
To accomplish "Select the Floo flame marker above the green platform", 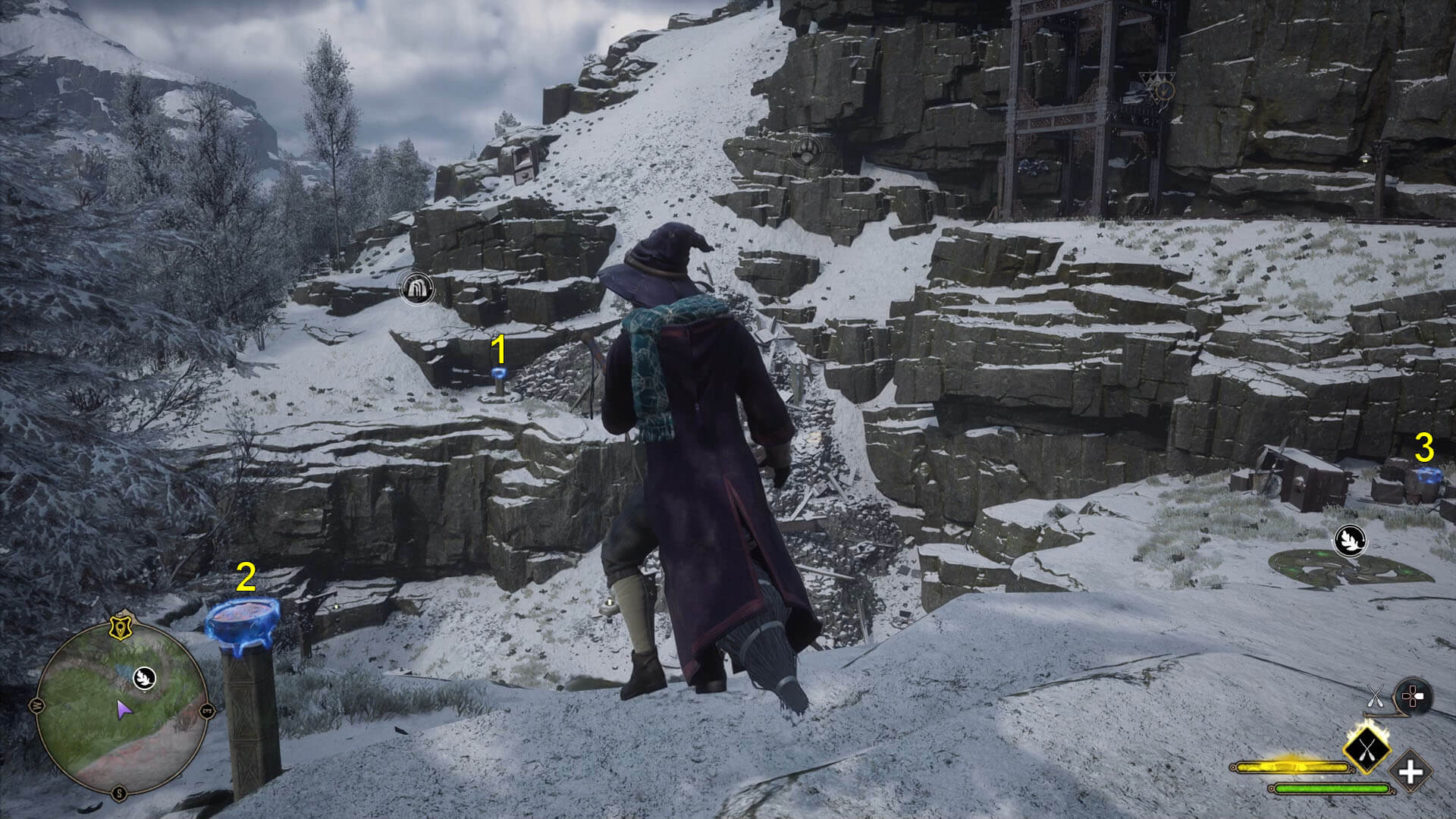I will (x=1350, y=540).
